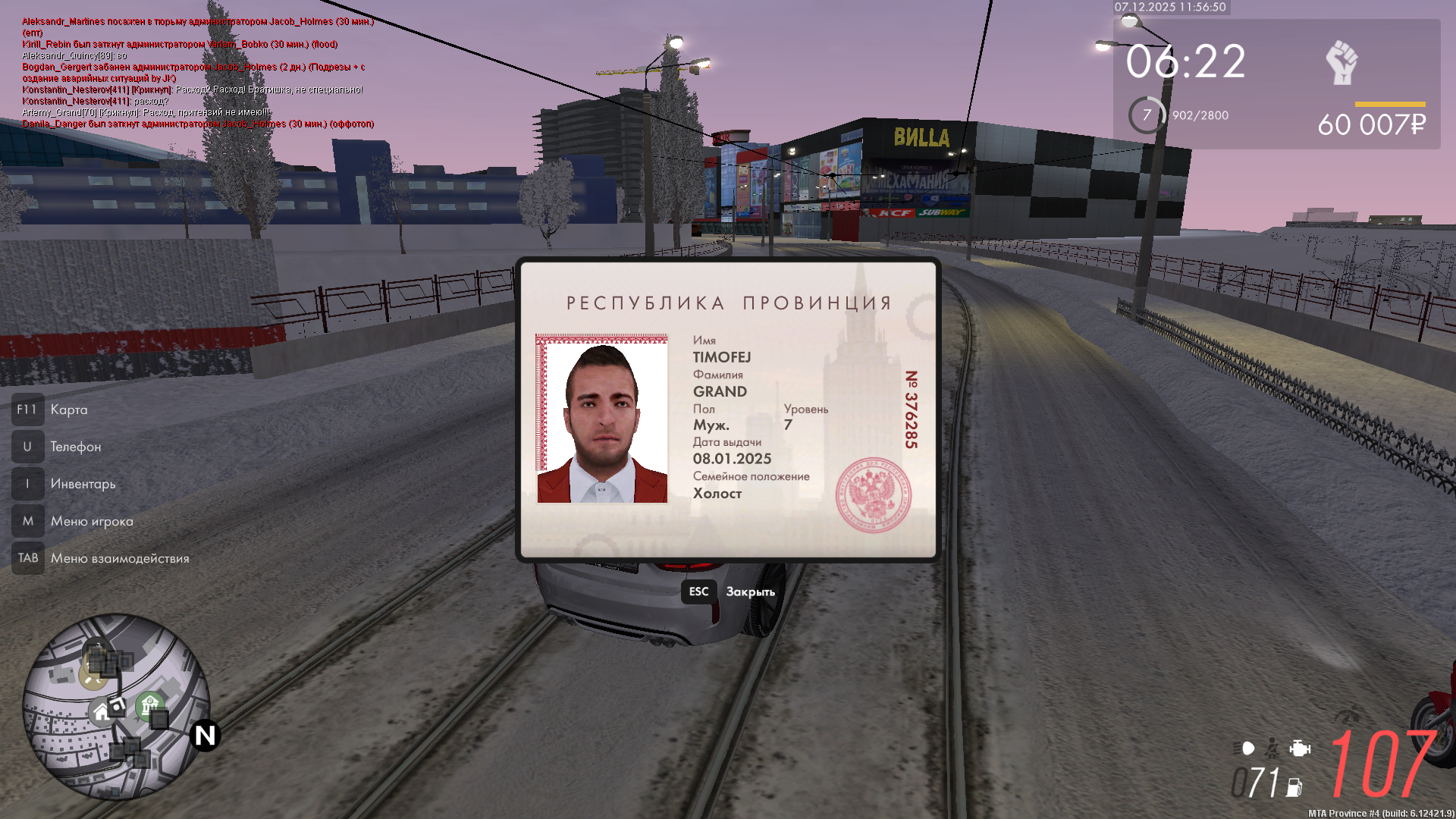Toggle the engine status indicator
Viewport: 1456px width, 819px height.
pyautogui.click(x=1300, y=748)
